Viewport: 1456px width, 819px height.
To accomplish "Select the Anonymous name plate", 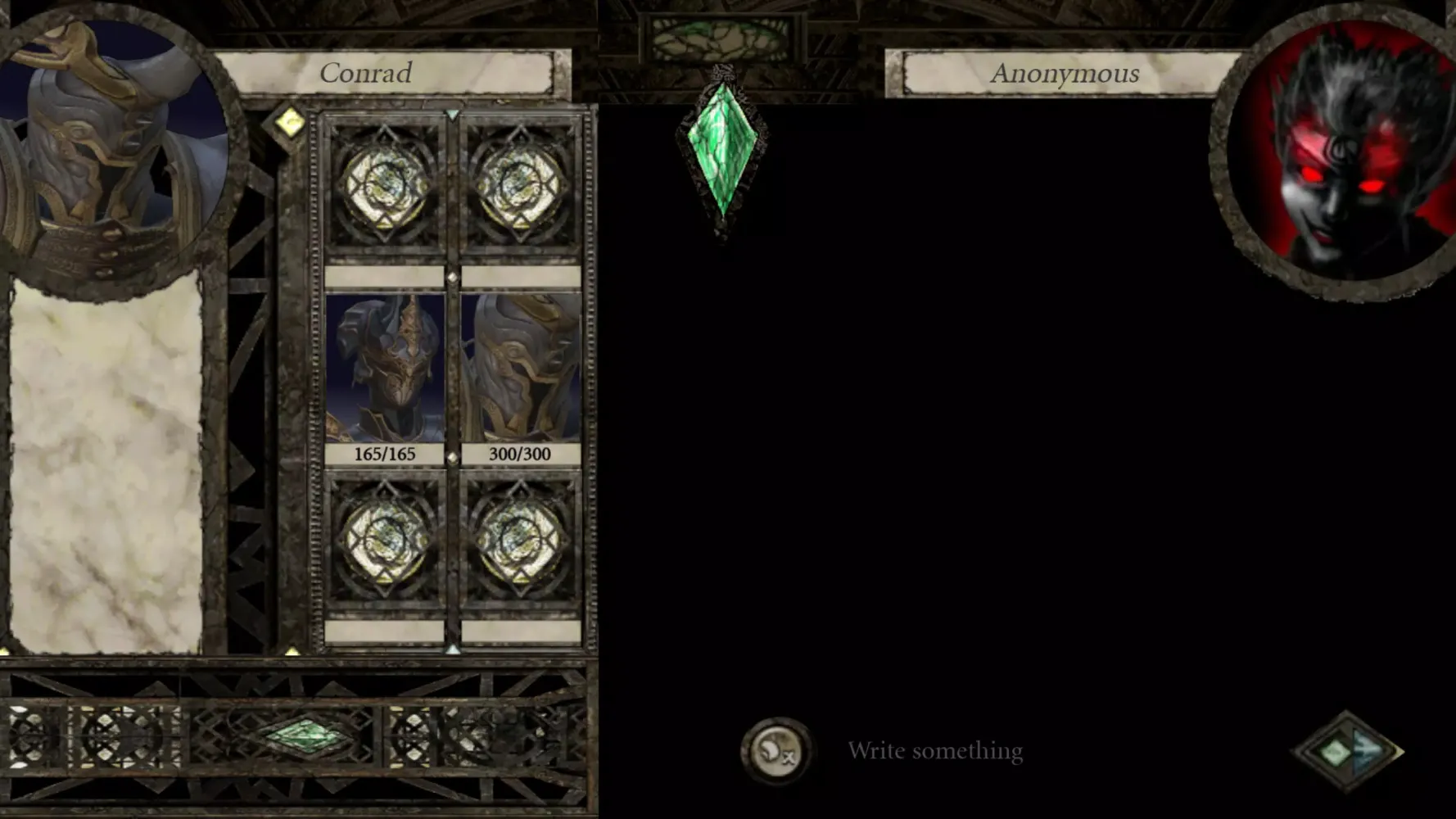I will pos(1064,74).
